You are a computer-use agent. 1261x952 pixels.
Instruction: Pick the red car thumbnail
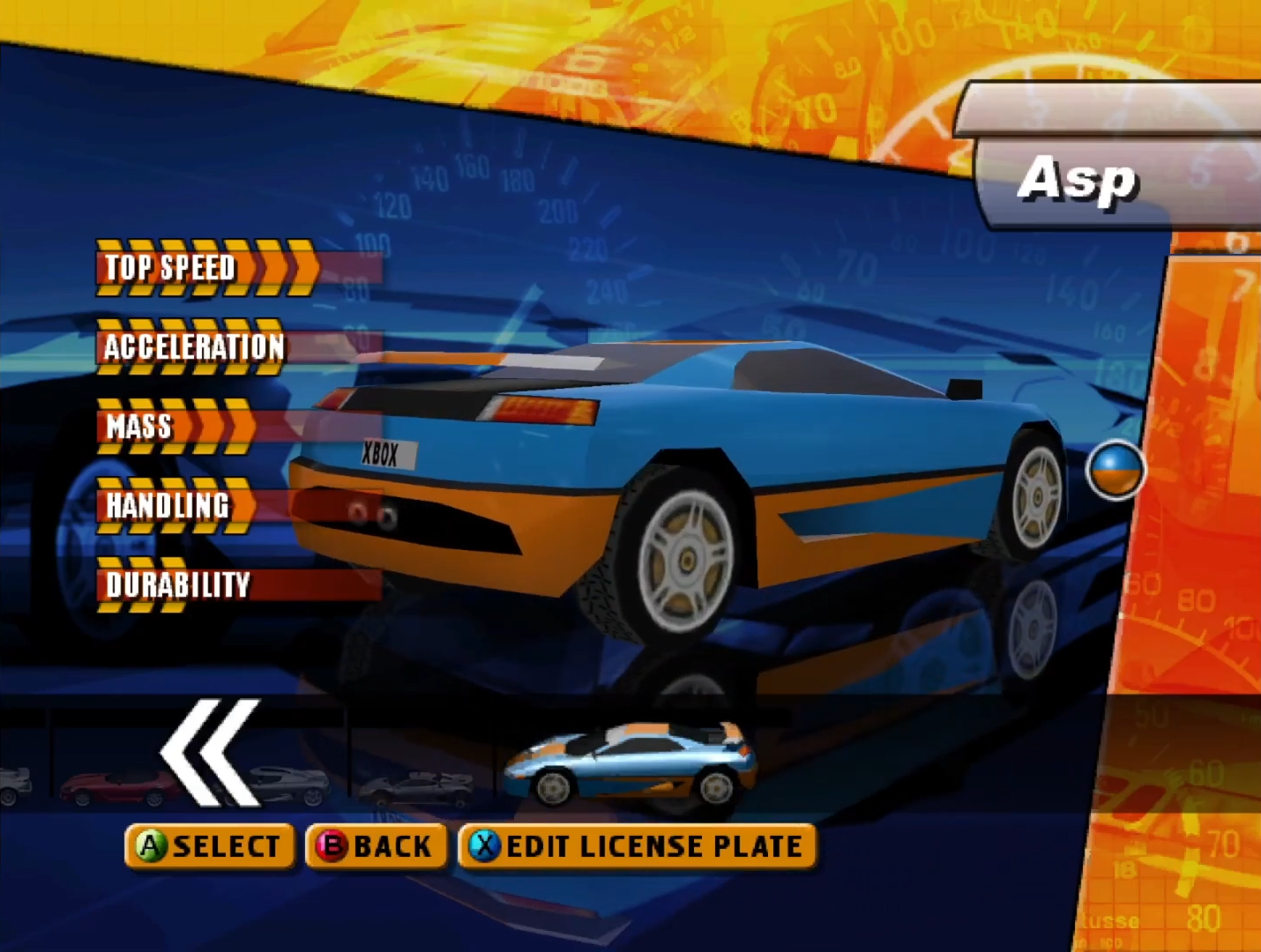point(116,786)
